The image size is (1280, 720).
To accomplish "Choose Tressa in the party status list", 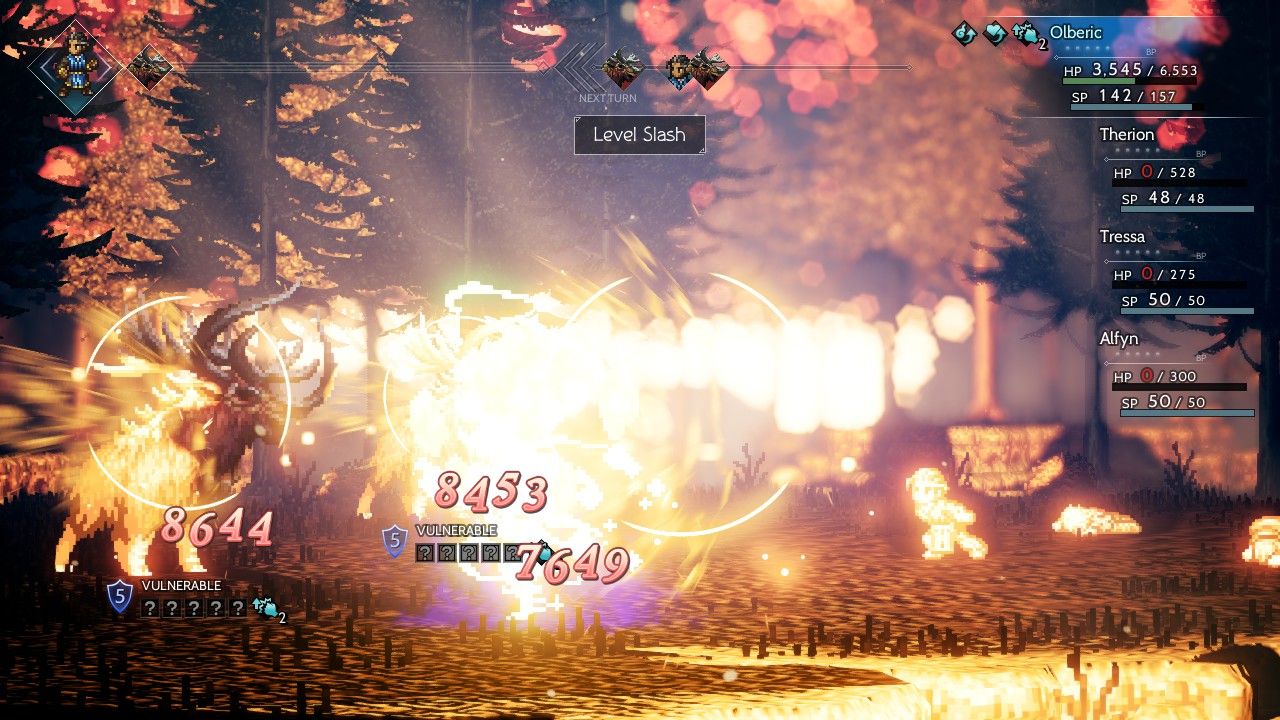I will tap(1122, 237).
